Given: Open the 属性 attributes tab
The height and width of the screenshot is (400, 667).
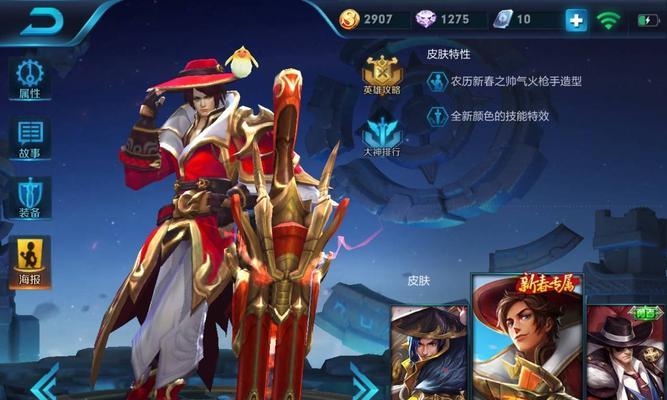Looking at the screenshot, I should [29, 79].
